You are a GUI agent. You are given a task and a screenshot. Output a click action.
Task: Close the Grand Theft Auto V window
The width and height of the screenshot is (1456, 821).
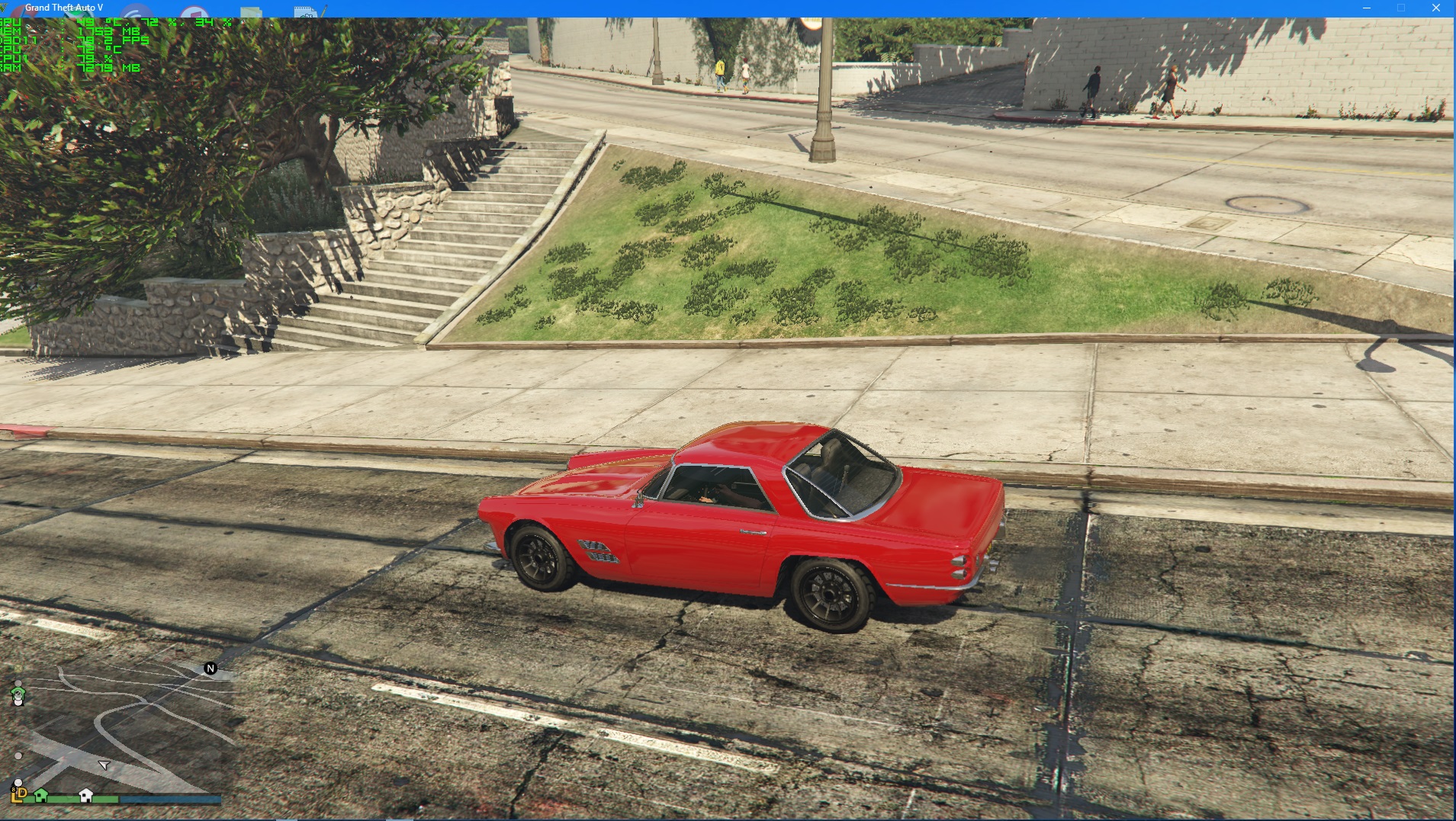pos(1435,8)
